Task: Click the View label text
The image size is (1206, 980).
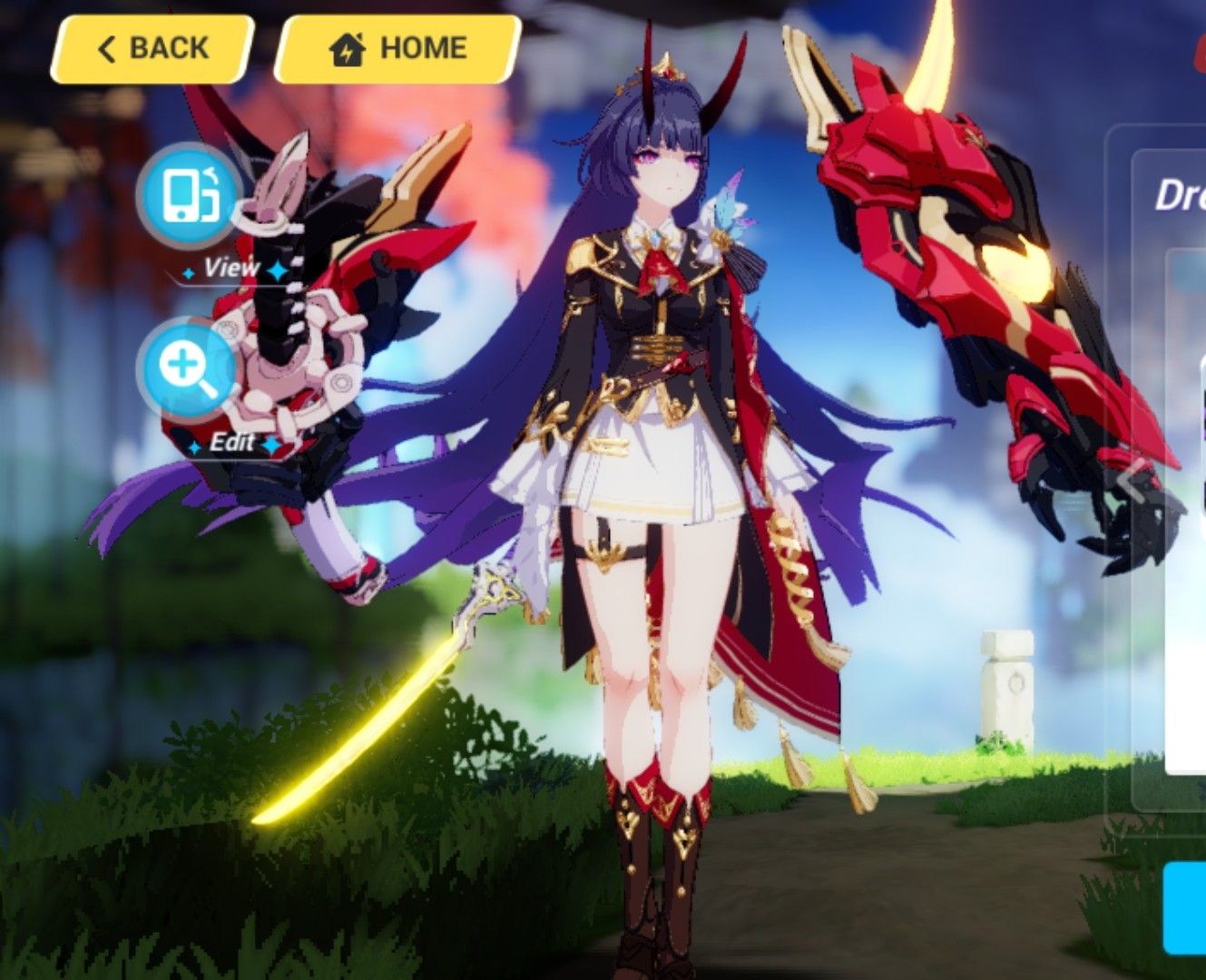Action: tap(234, 269)
